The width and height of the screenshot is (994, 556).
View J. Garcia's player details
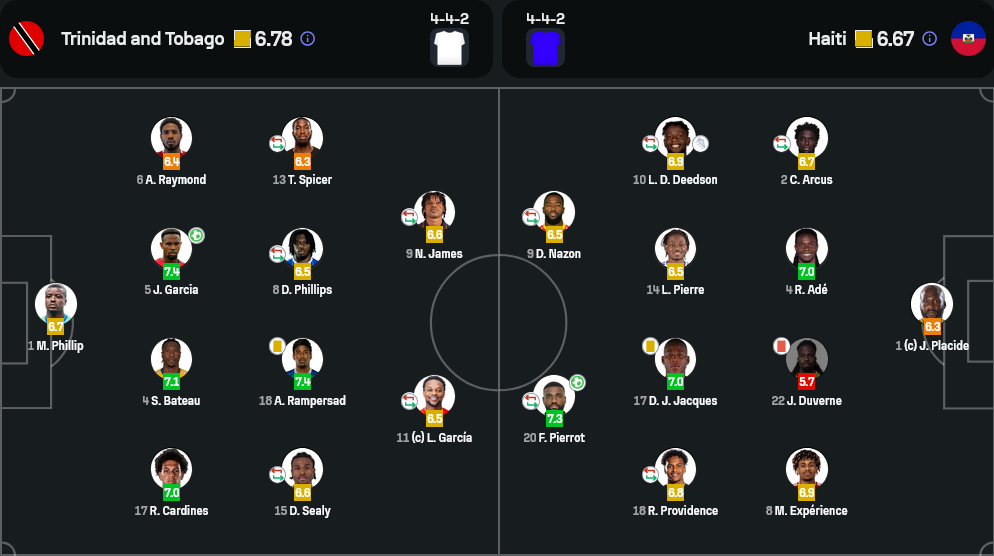click(171, 249)
